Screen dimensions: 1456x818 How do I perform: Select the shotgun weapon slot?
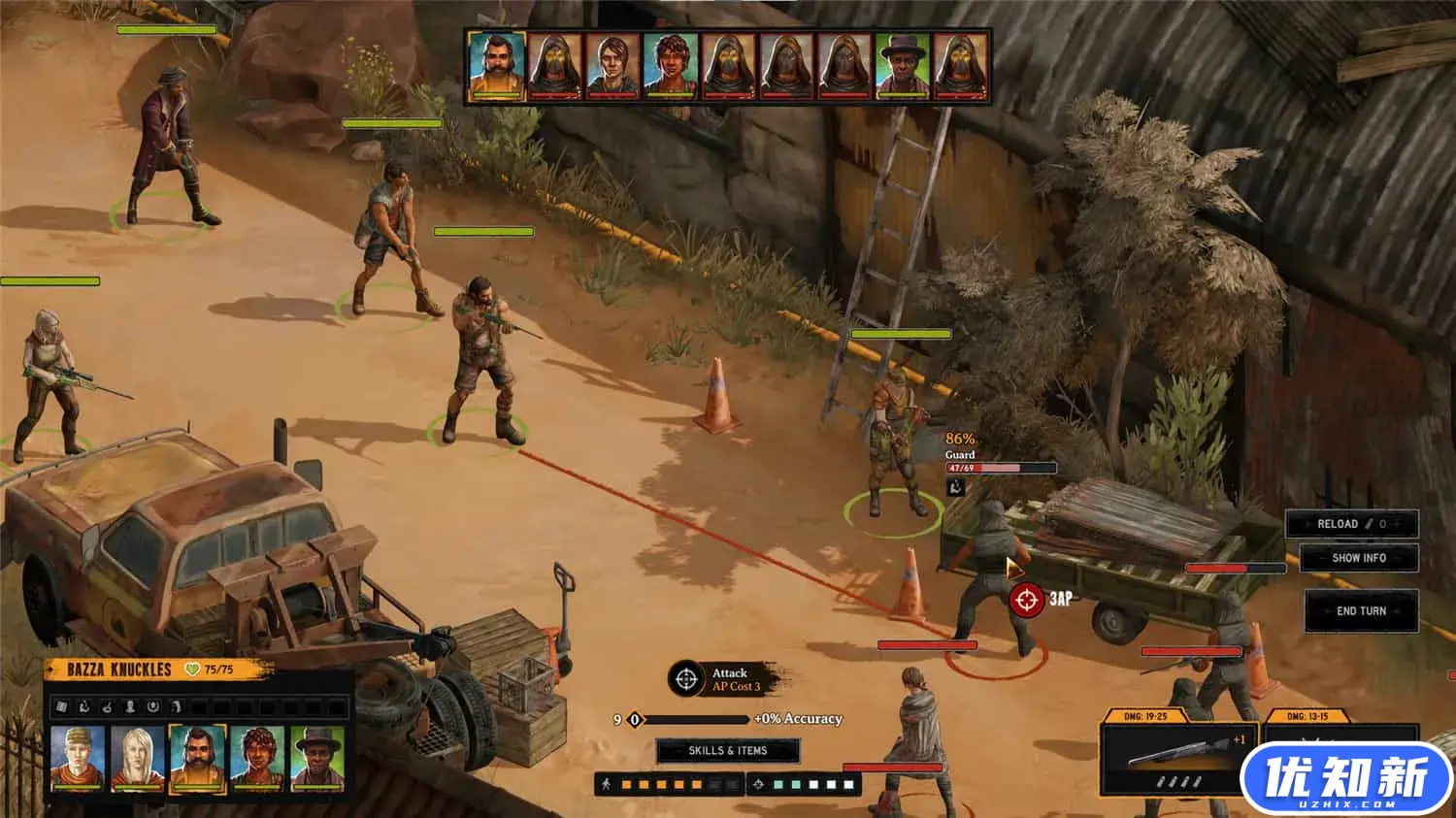[x=1179, y=757]
